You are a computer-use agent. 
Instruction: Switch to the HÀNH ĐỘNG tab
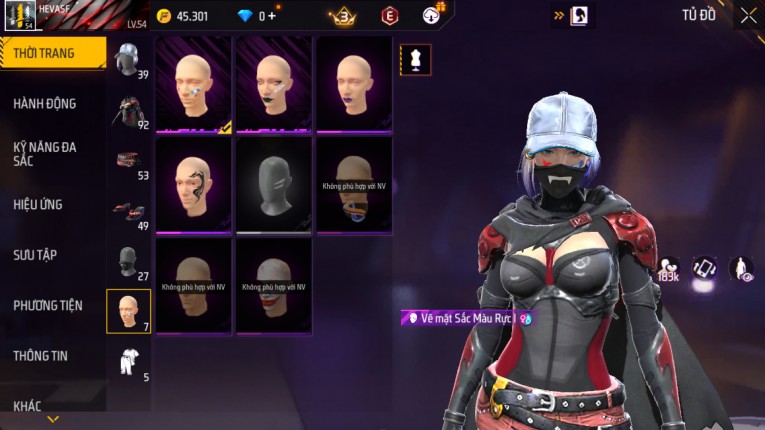click(45, 104)
